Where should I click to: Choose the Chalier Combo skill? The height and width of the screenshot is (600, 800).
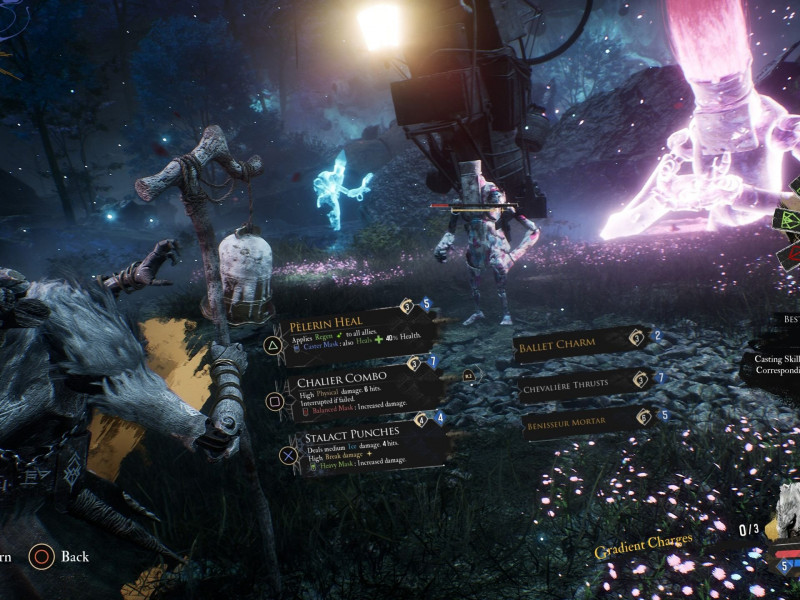click(x=362, y=392)
